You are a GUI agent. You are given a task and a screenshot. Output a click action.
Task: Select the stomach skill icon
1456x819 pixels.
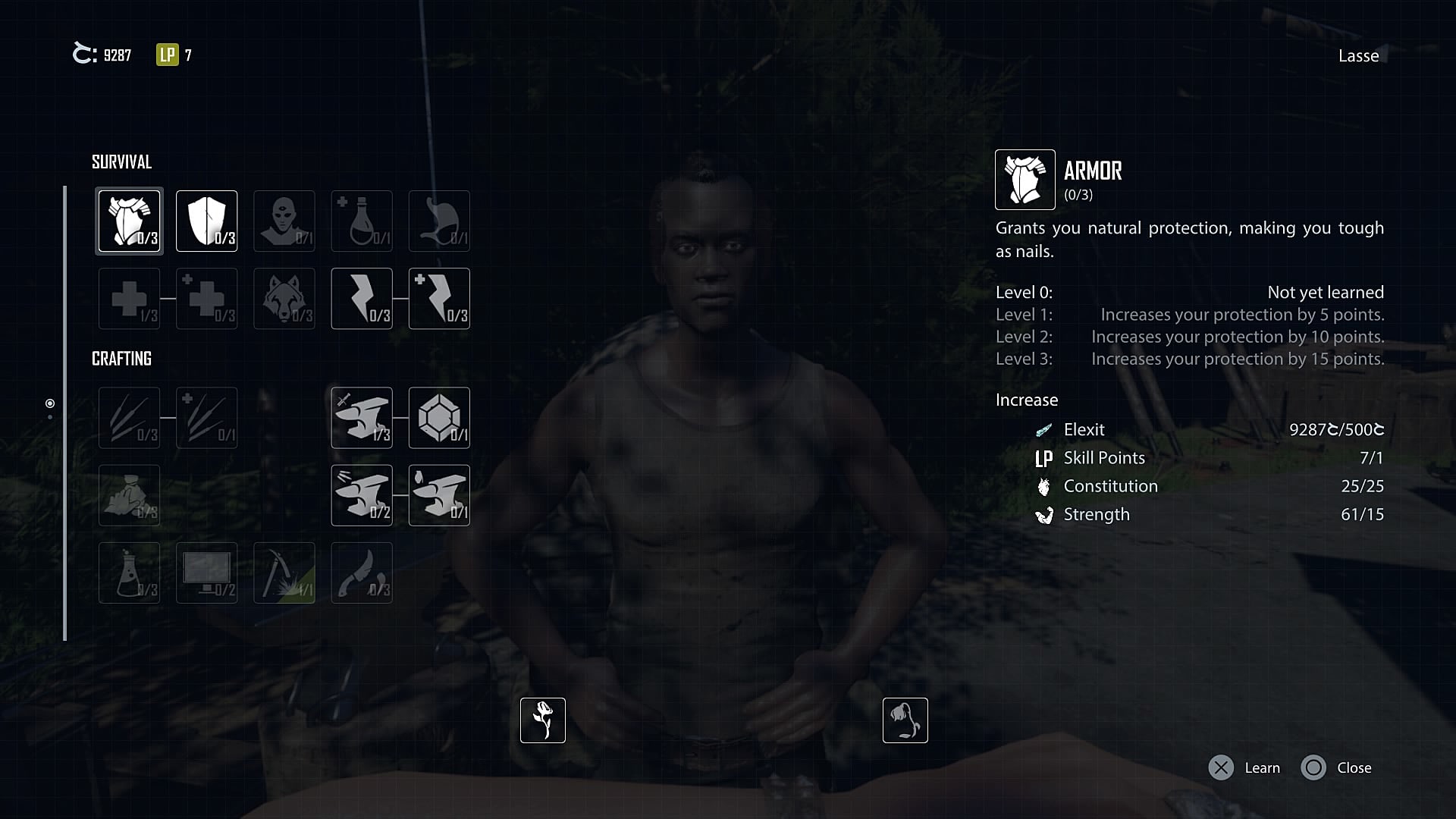tap(439, 221)
